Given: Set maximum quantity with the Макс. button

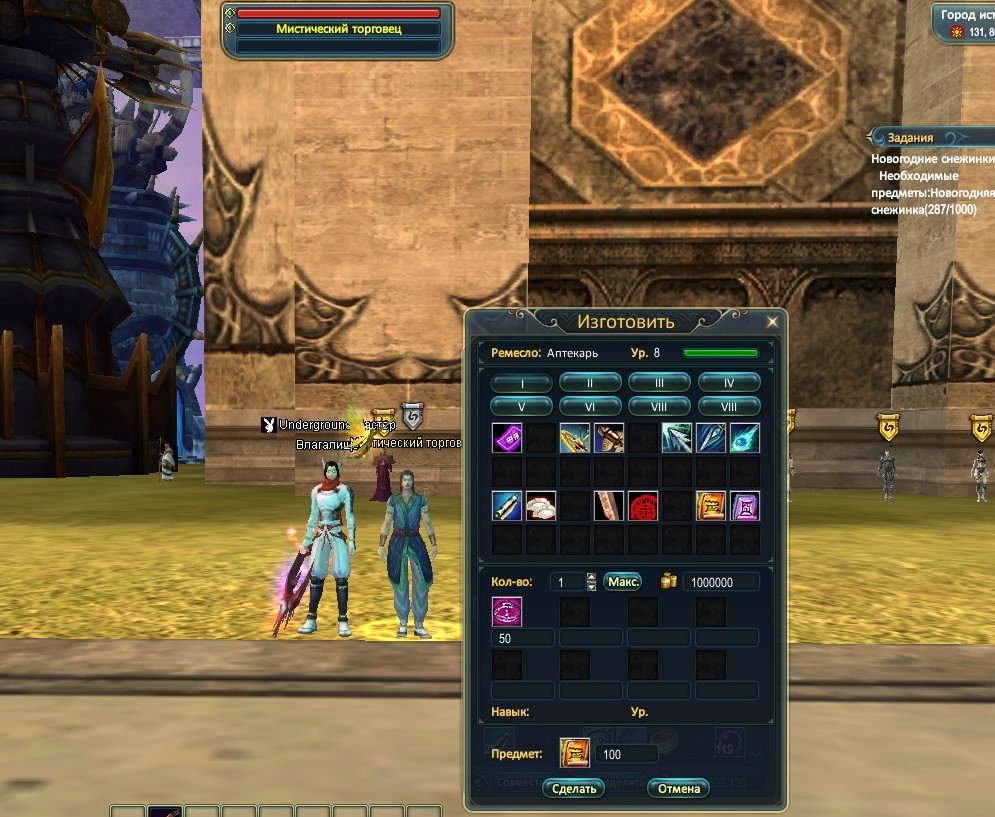Looking at the screenshot, I should tap(623, 582).
